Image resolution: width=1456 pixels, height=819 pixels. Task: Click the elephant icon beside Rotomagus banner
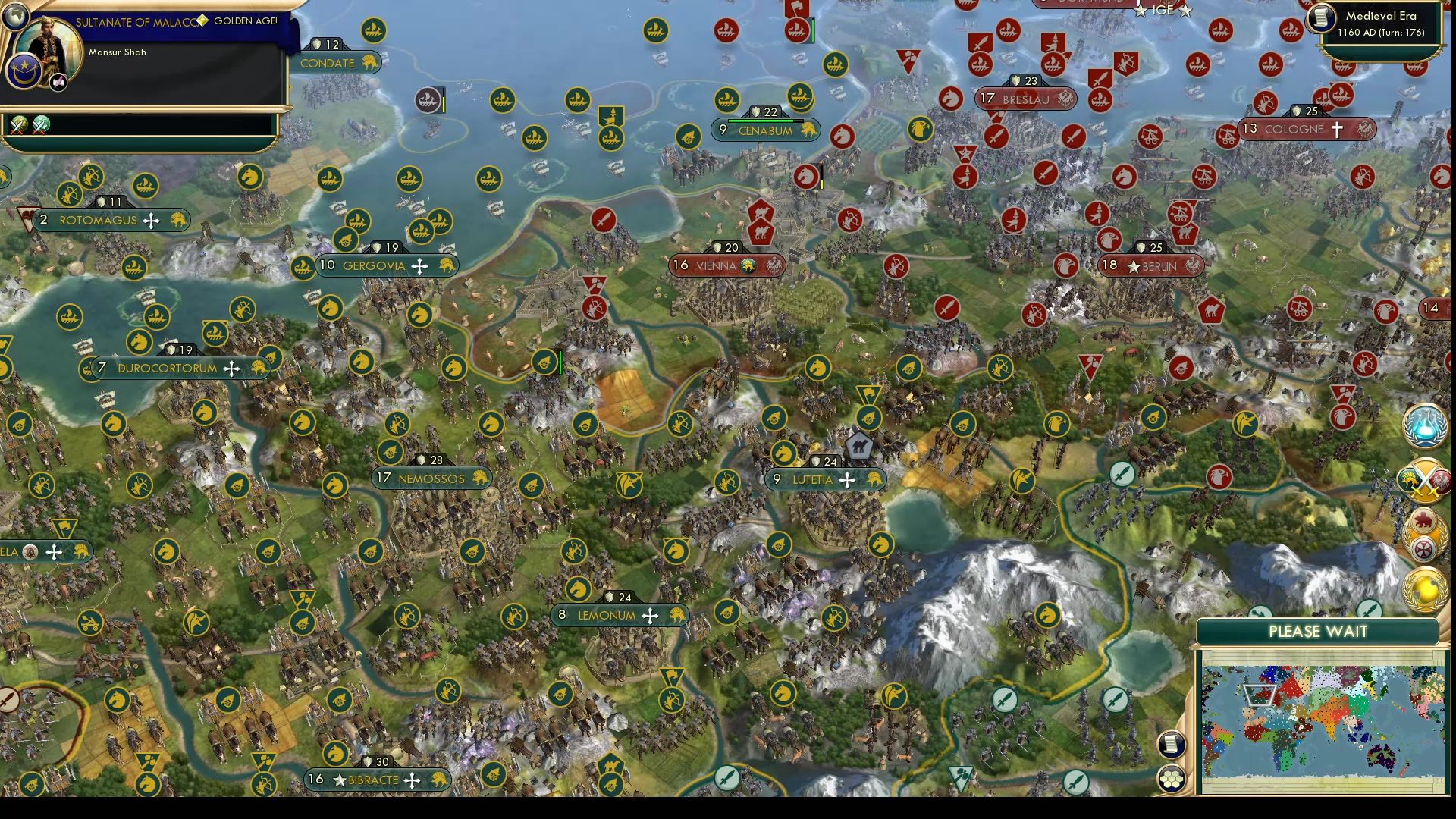180,221
